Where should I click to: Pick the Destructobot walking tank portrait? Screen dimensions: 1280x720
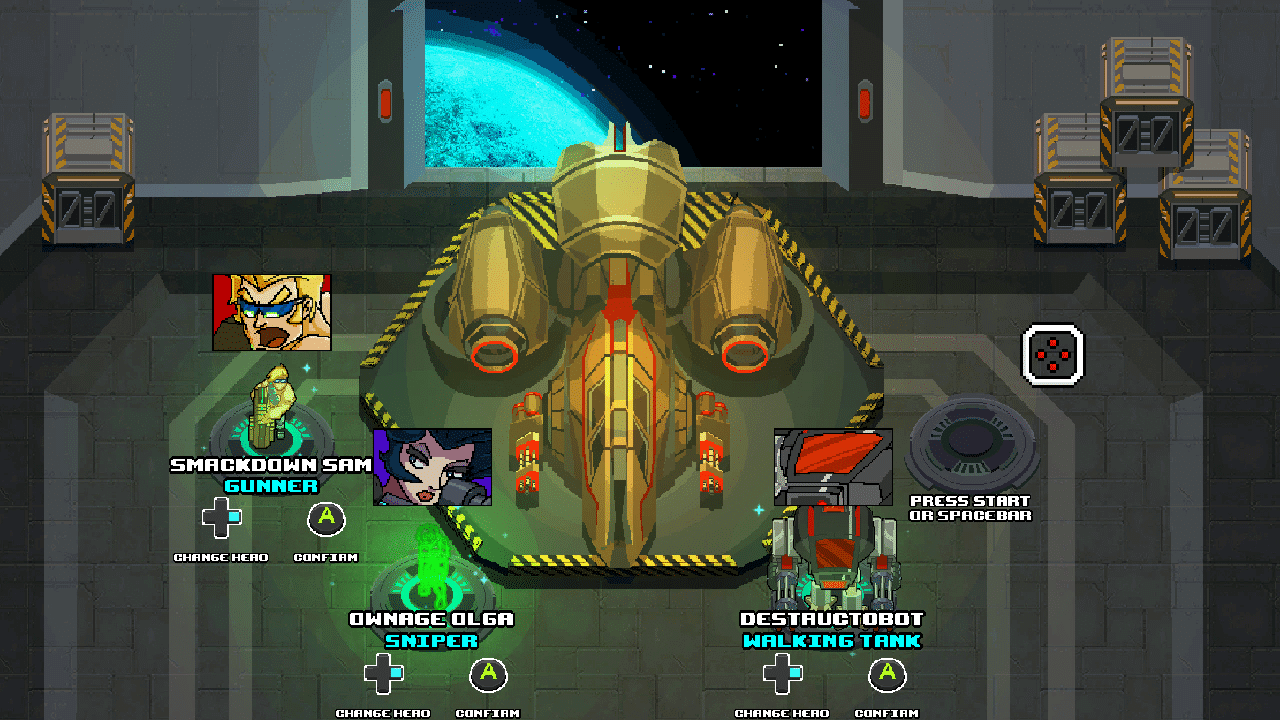pos(833,467)
